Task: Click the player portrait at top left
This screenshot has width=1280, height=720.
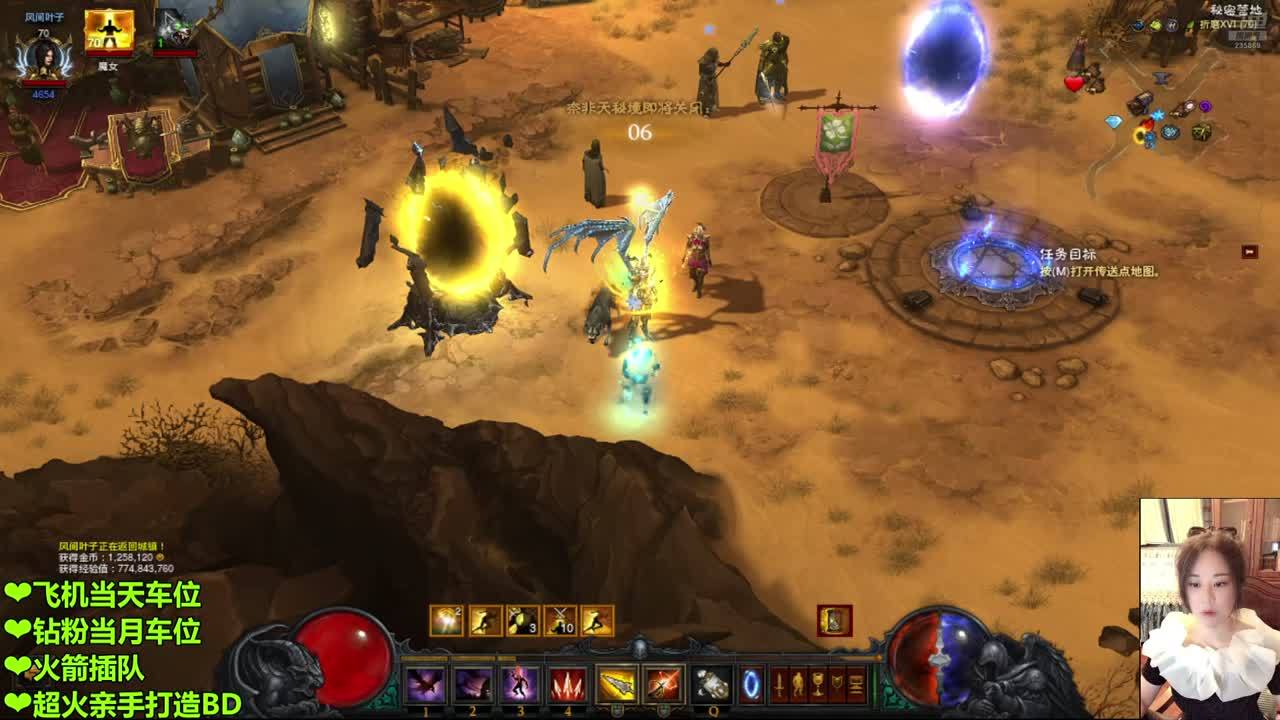Action: [x=43, y=57]
